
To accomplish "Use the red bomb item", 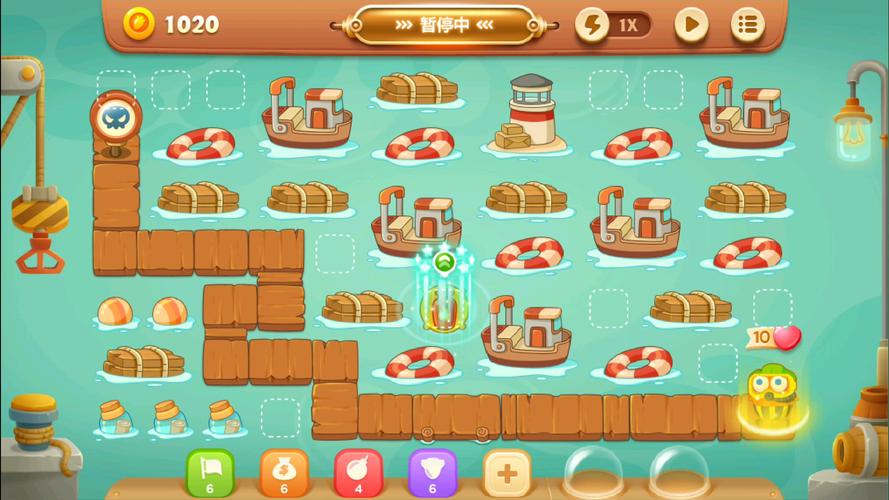I will (358, 472).
